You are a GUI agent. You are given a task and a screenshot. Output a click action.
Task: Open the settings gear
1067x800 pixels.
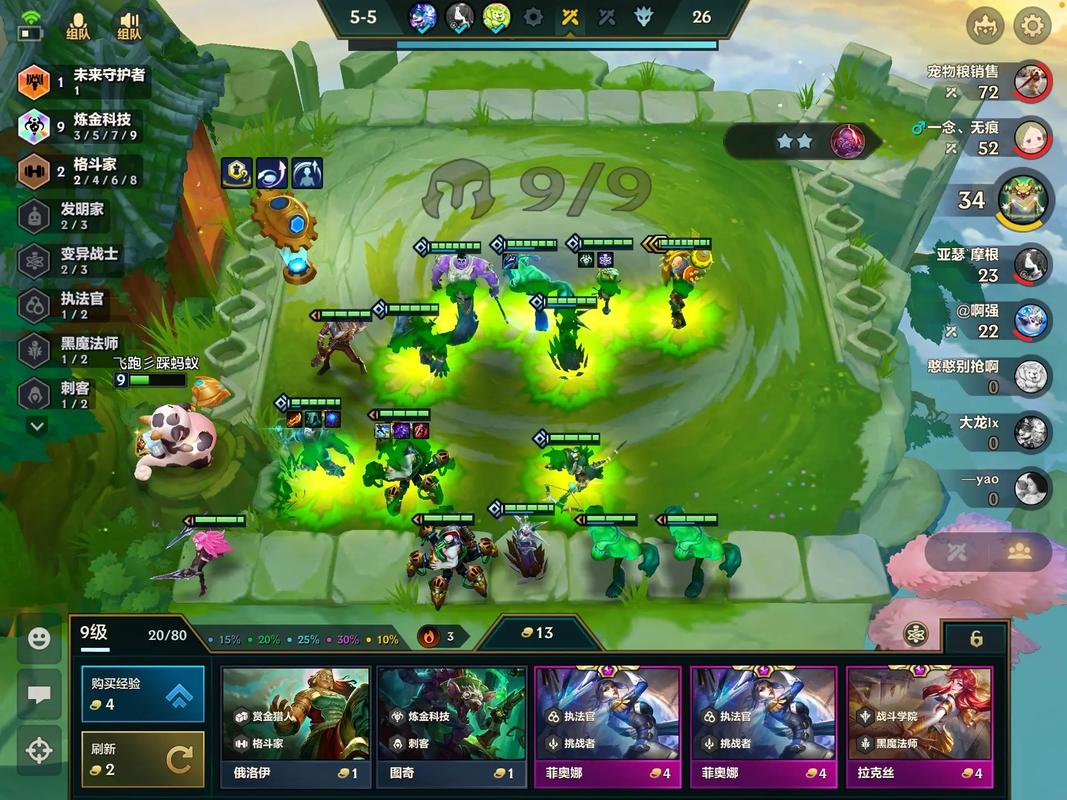[x=1032, y=26]
